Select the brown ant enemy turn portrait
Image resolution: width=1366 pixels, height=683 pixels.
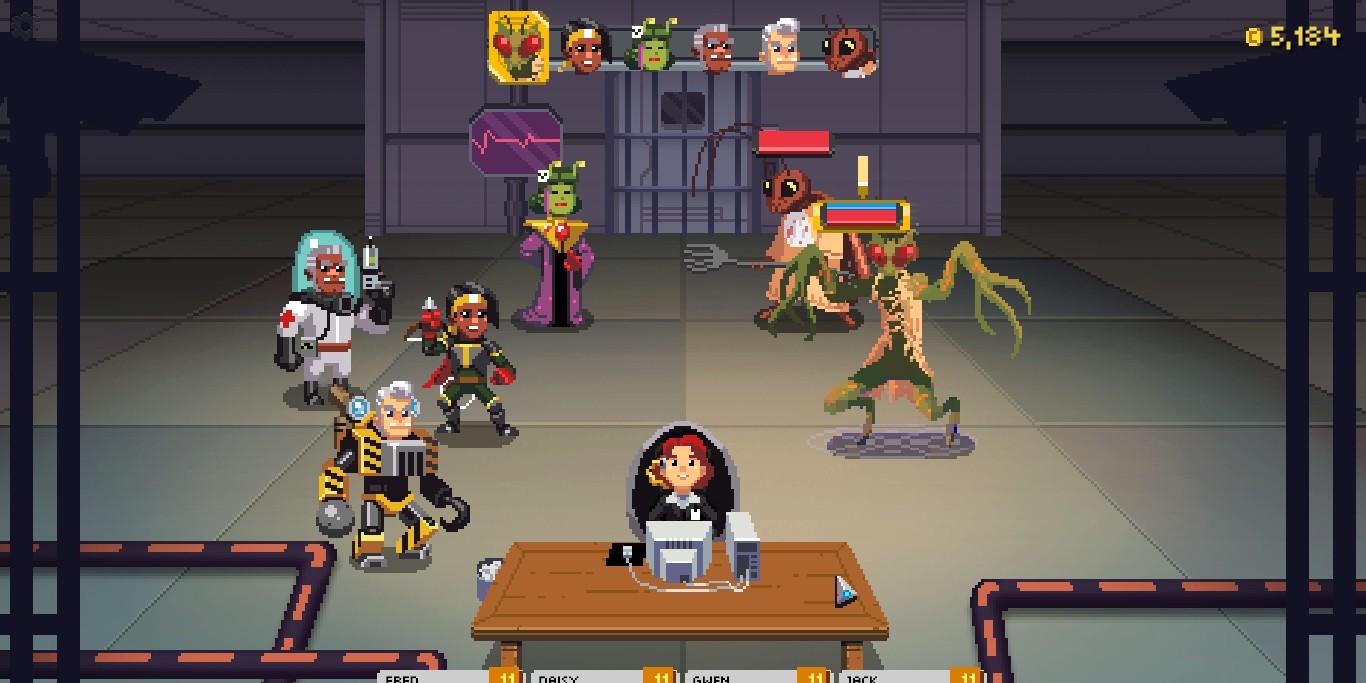848,47
